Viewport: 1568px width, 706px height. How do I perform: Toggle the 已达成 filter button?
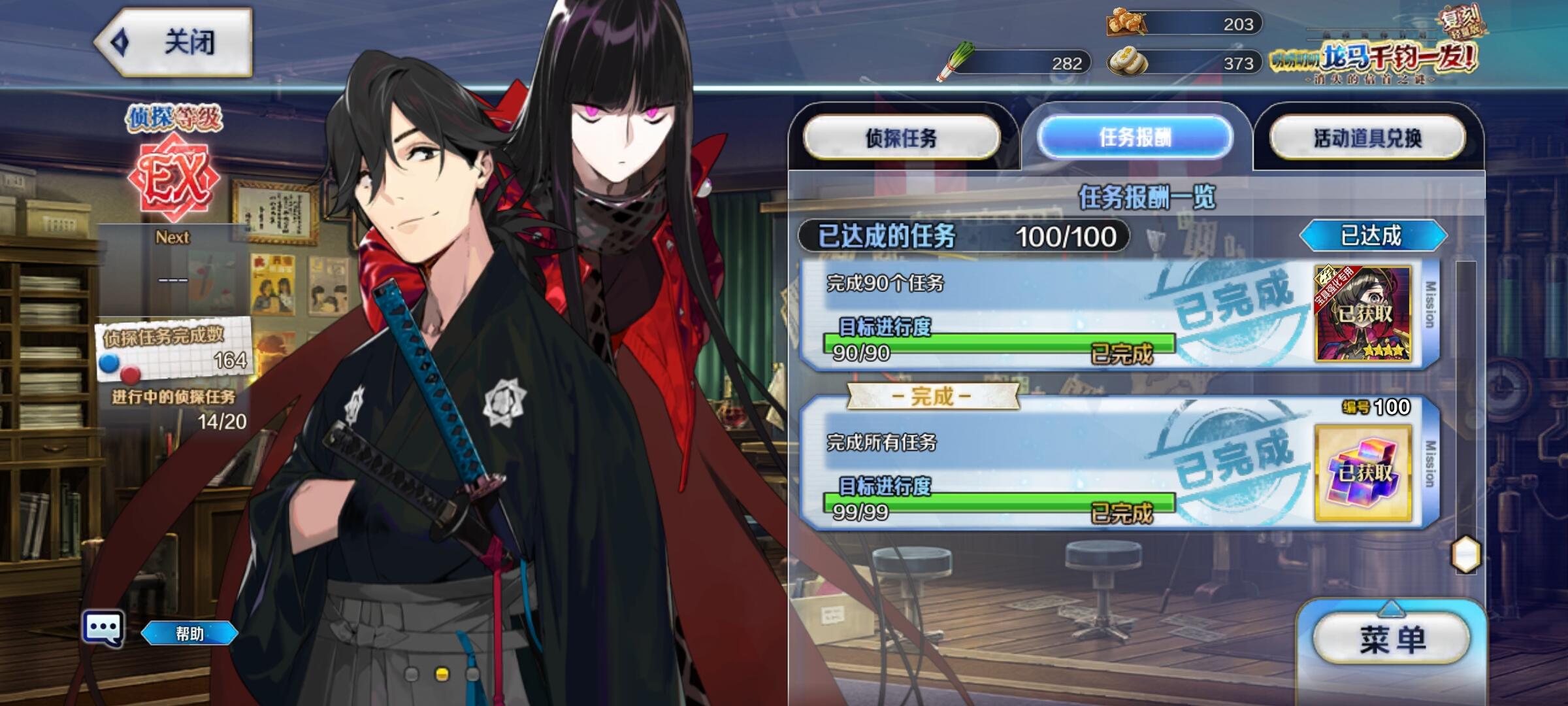pos(1372,235)
